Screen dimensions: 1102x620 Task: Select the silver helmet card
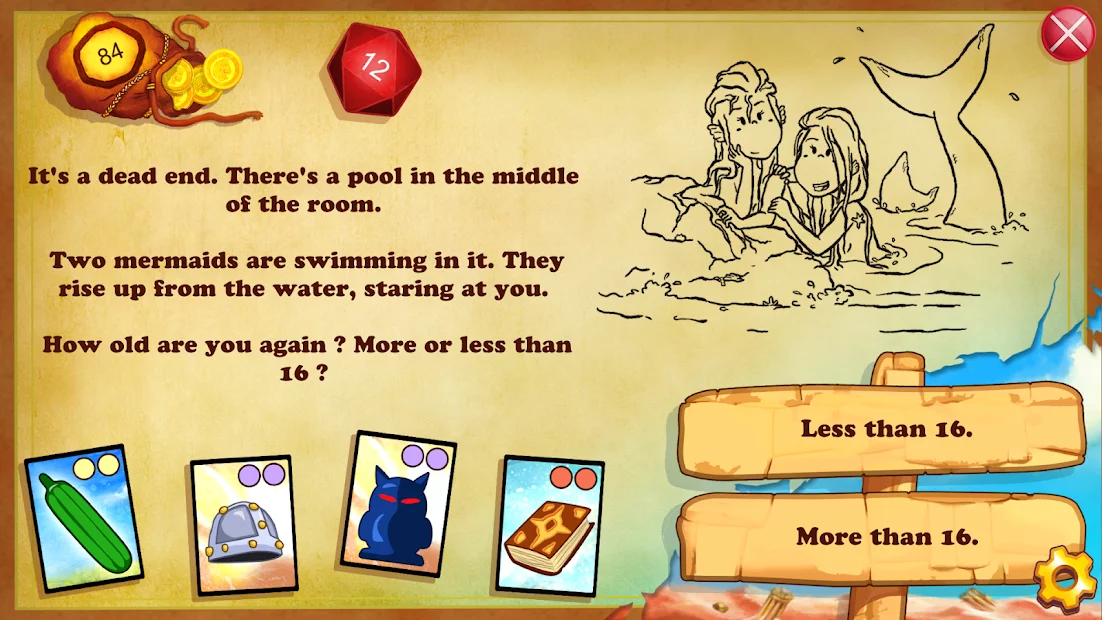click(x=243, y=525)
